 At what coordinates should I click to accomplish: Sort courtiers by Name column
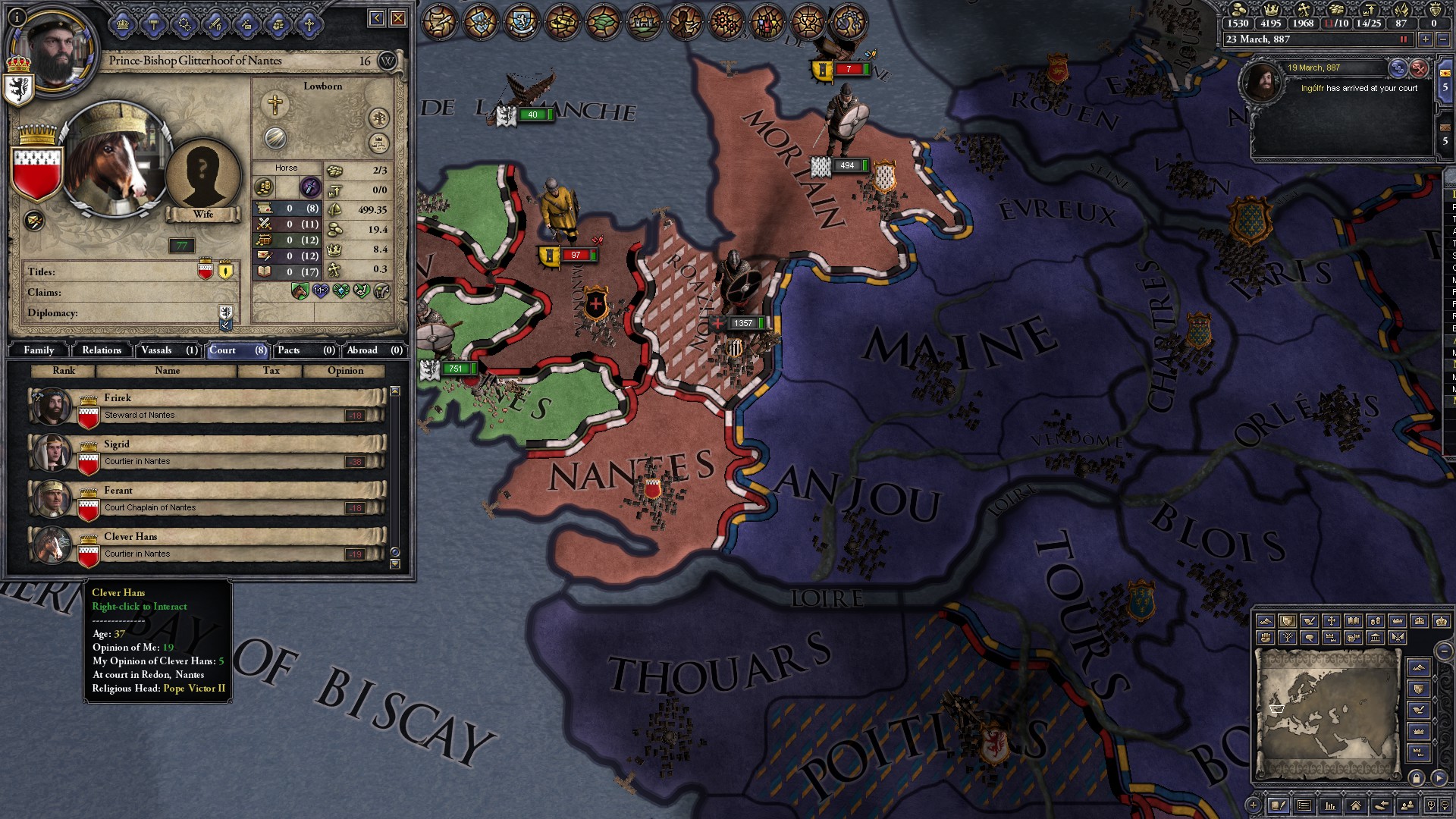point(167,371)
